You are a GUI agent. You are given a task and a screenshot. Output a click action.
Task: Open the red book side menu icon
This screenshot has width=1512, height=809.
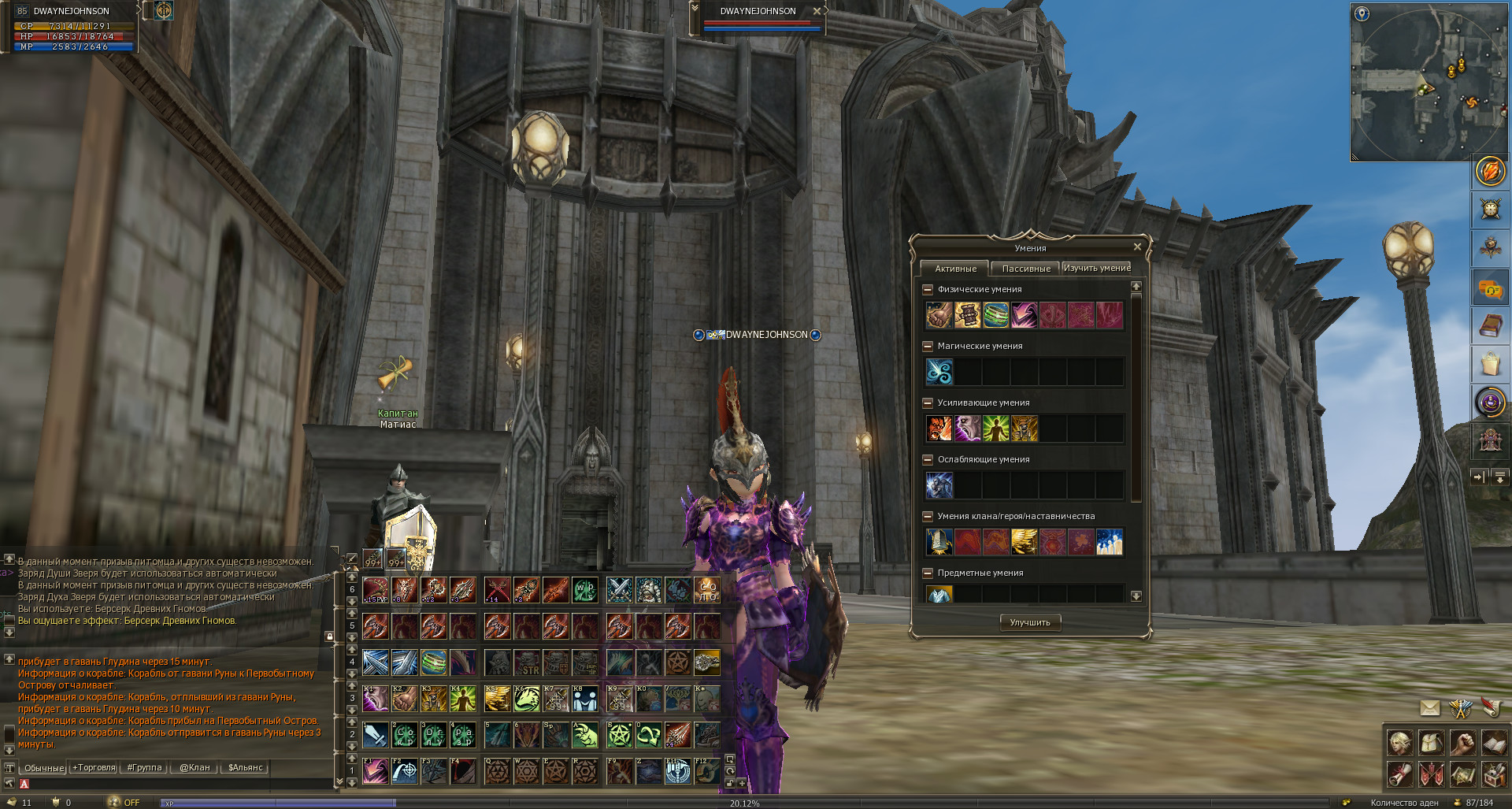(x=1489, y=326)
